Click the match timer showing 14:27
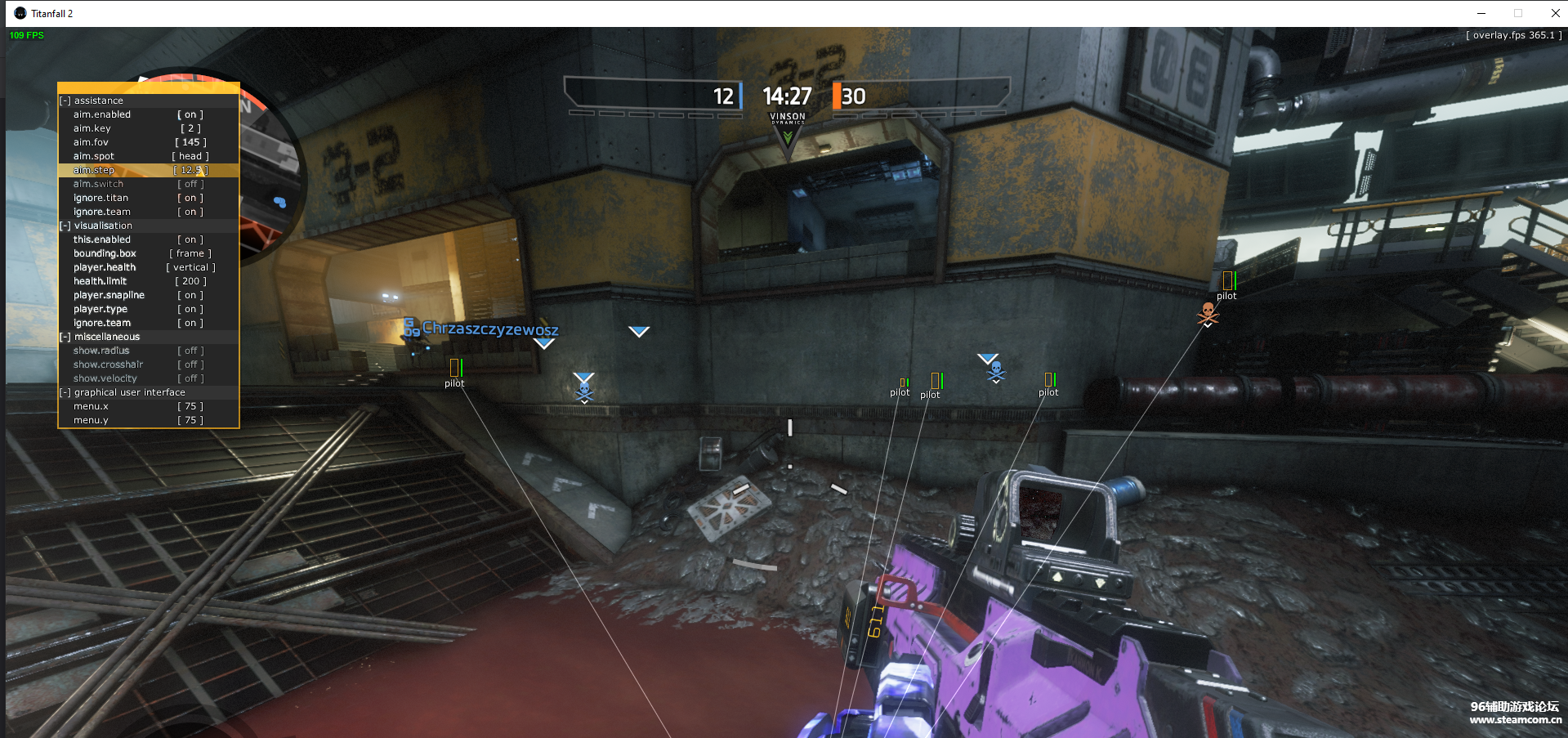This screenshot has width=1568, height=738. 786,96
